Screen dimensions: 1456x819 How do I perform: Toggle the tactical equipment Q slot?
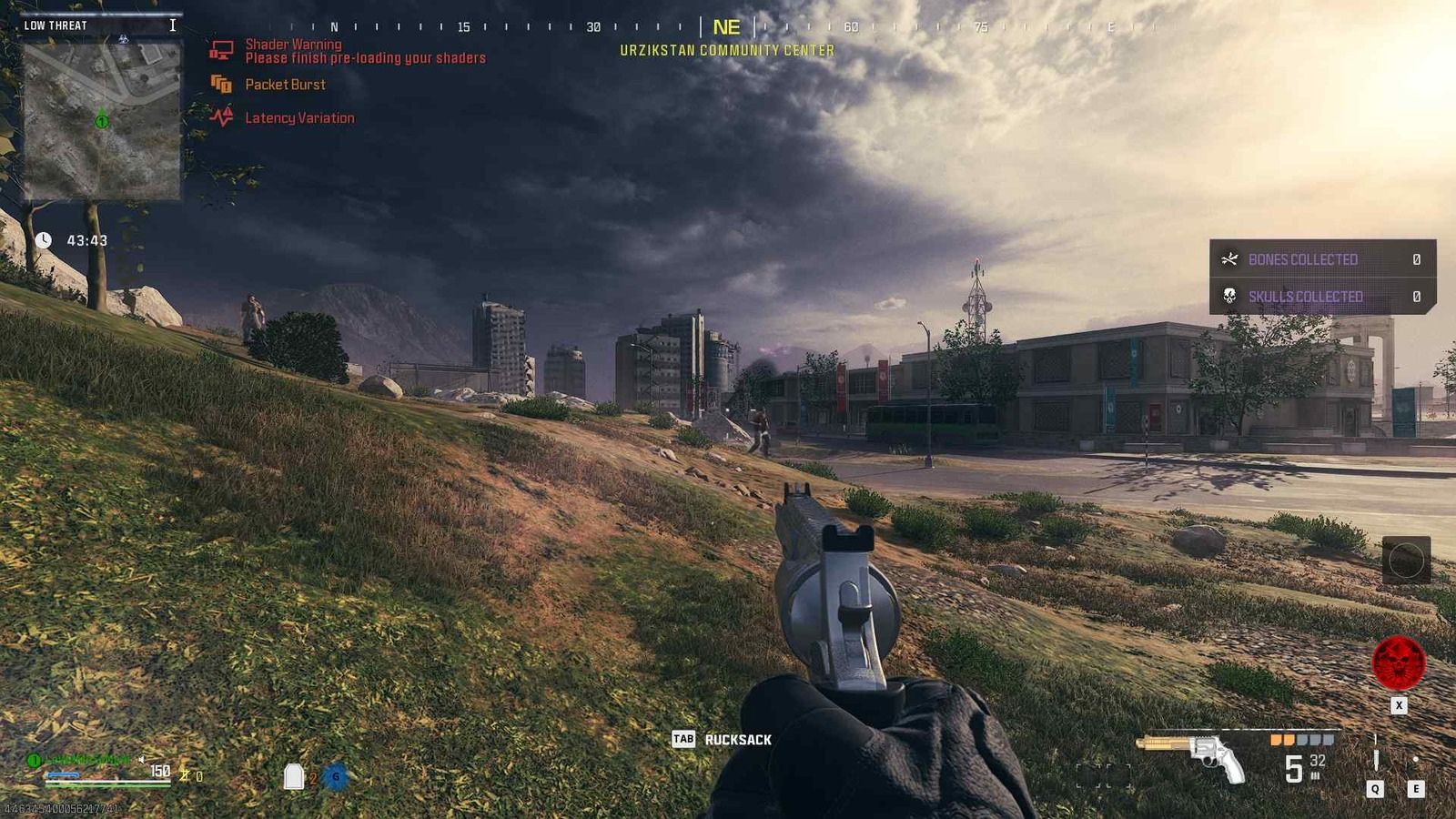1377,788
